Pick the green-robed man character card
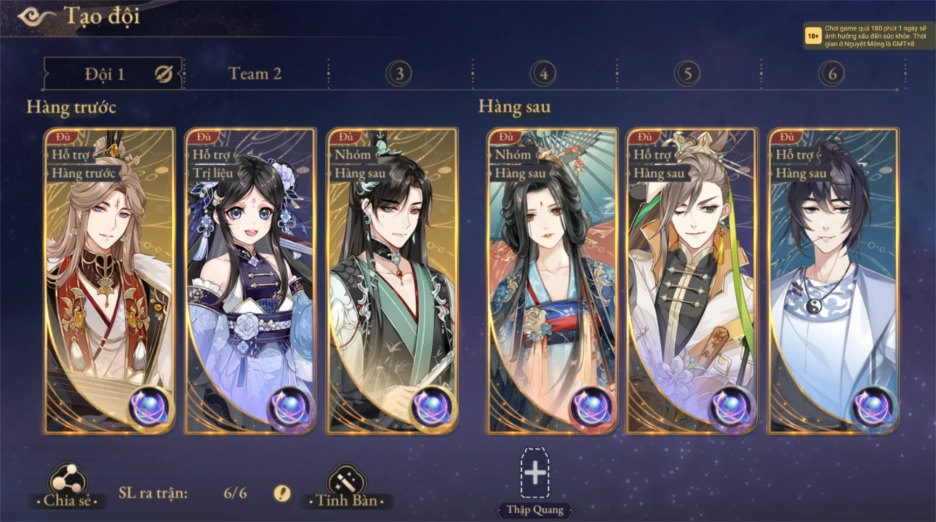The width and height of the screenshot is (936, 522). (392, 282)
